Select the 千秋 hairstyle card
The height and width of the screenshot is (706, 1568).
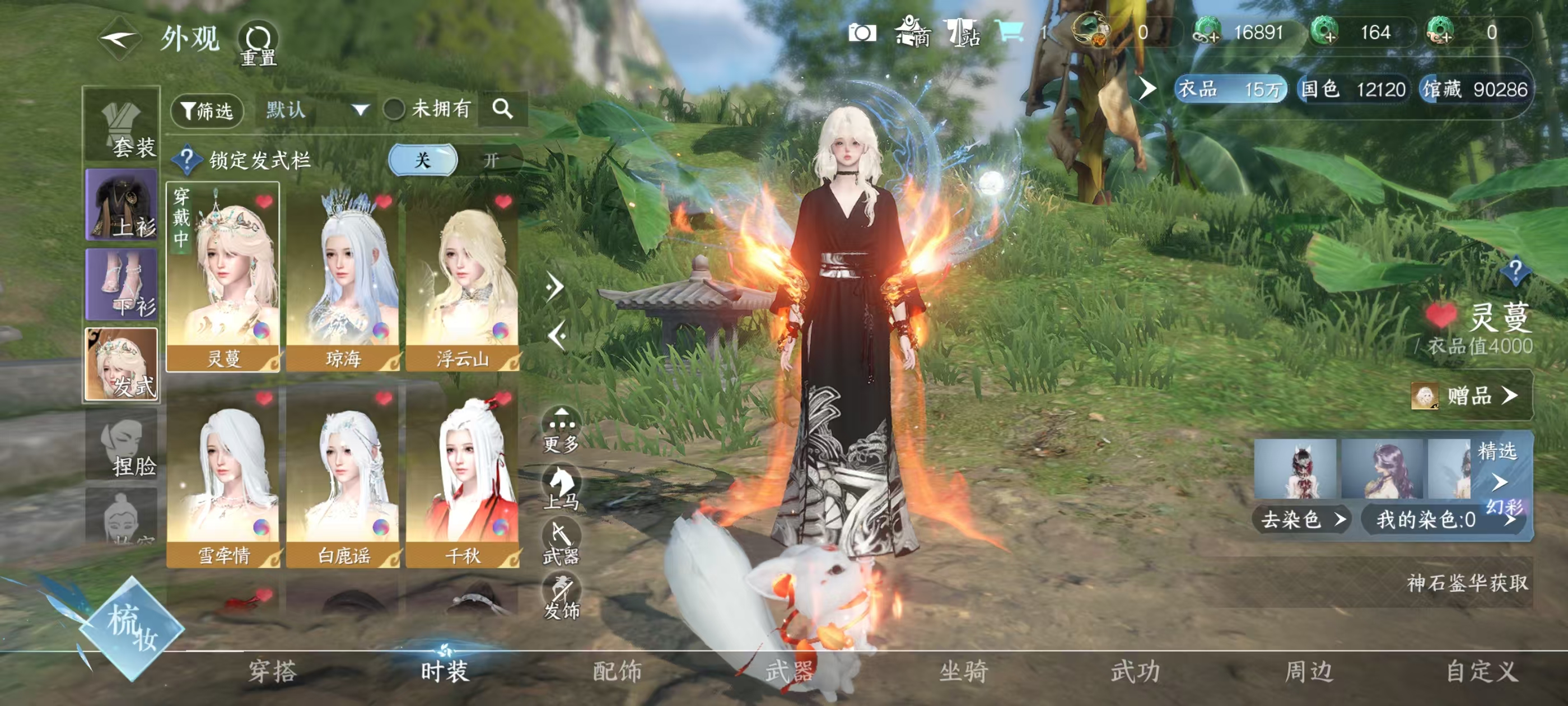click(463, 475)
